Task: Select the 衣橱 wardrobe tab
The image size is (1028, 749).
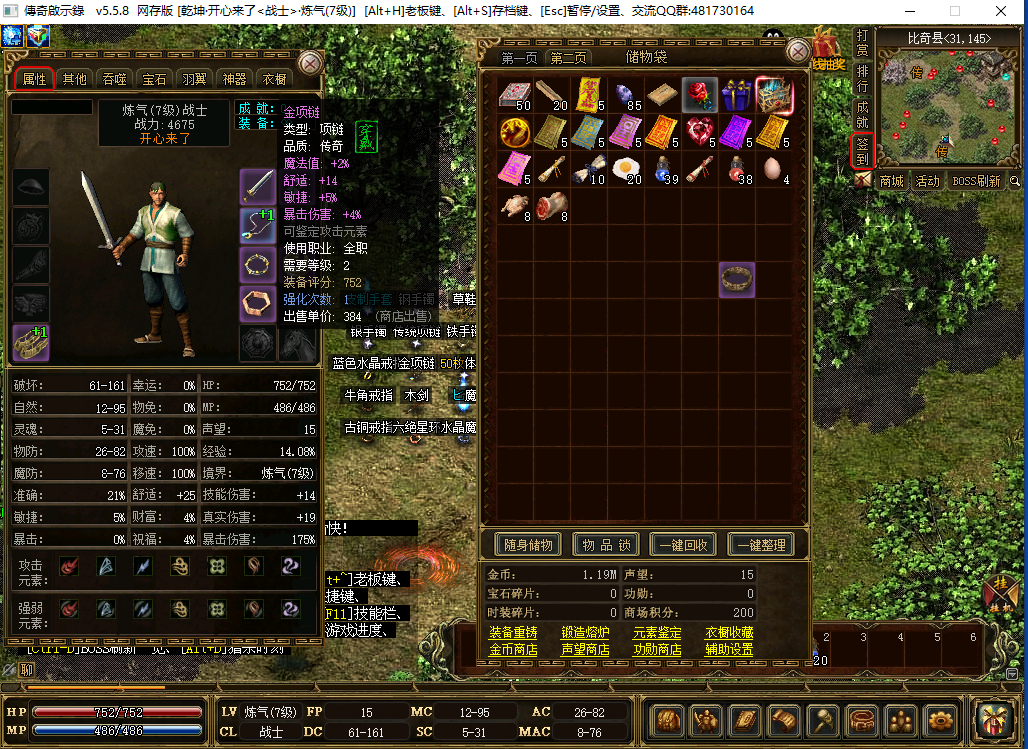Action: [274, 79]
